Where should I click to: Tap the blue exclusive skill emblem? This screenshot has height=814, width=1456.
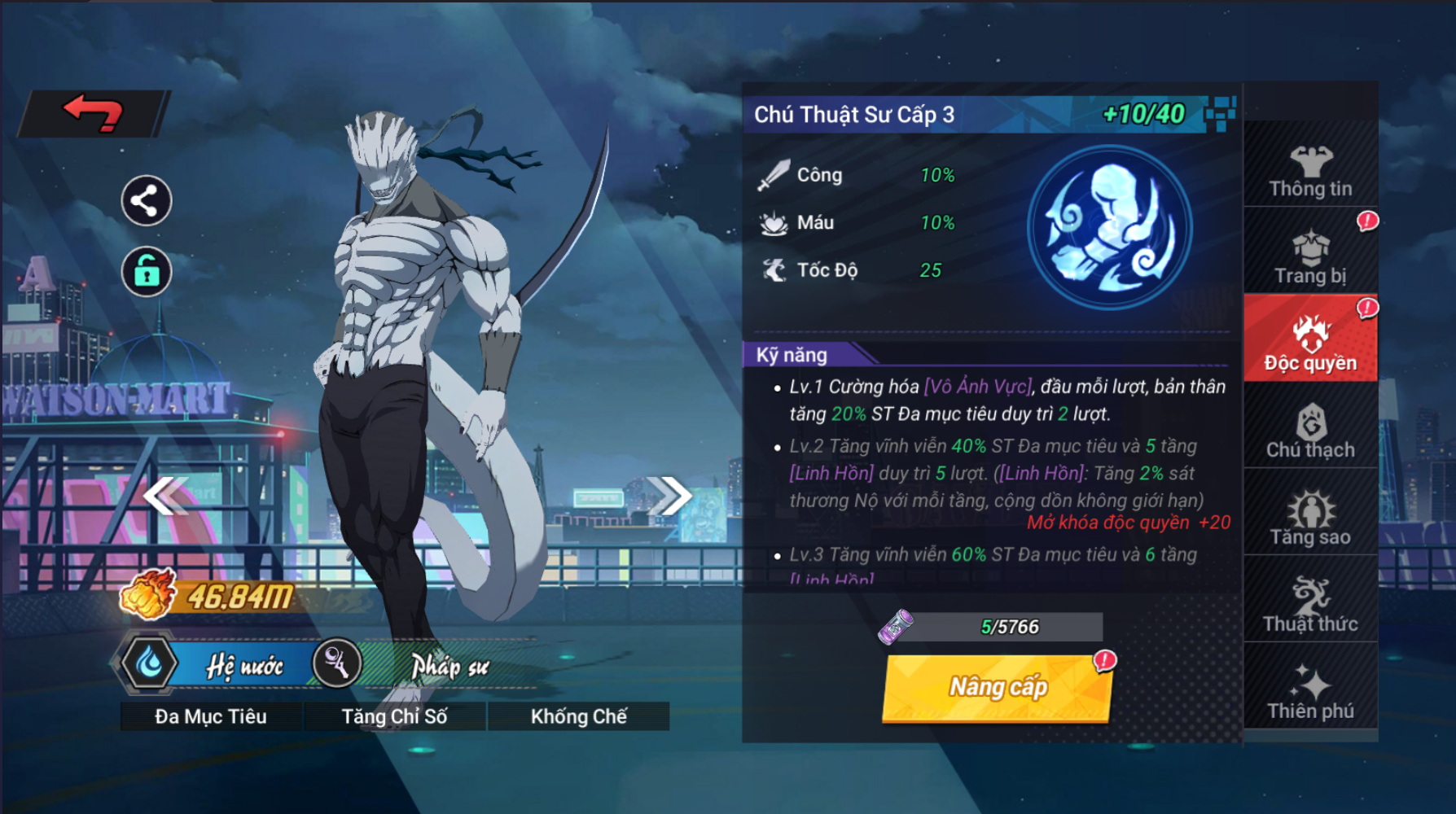click(x=1109, y=227)
